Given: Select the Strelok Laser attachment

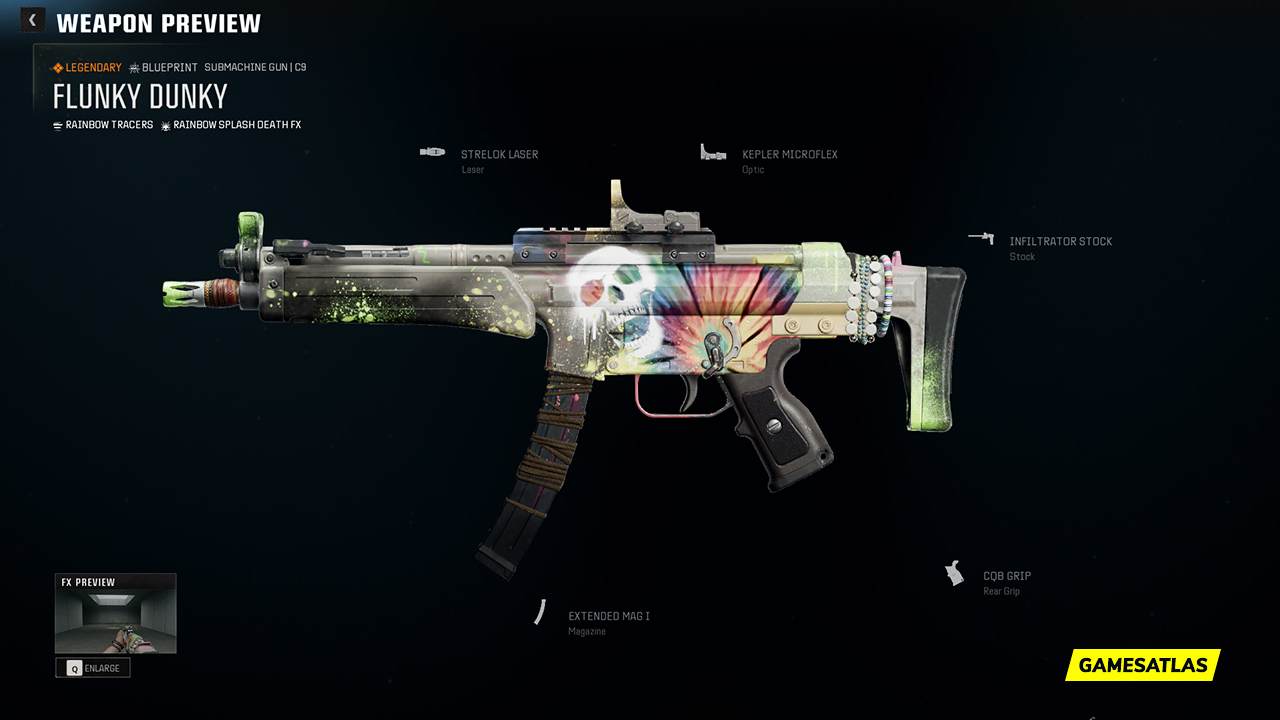Looking at the screenshot, I should 498,155.
